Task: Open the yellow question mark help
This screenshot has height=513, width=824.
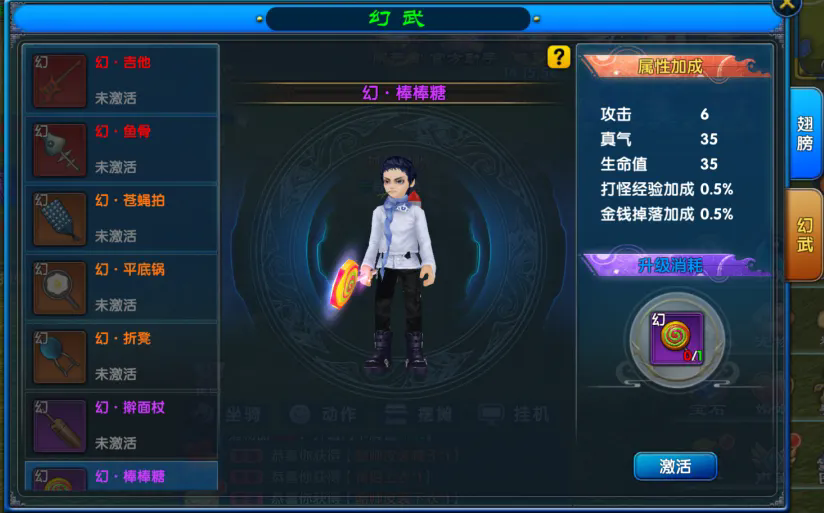Action: (x=559, y=58)
